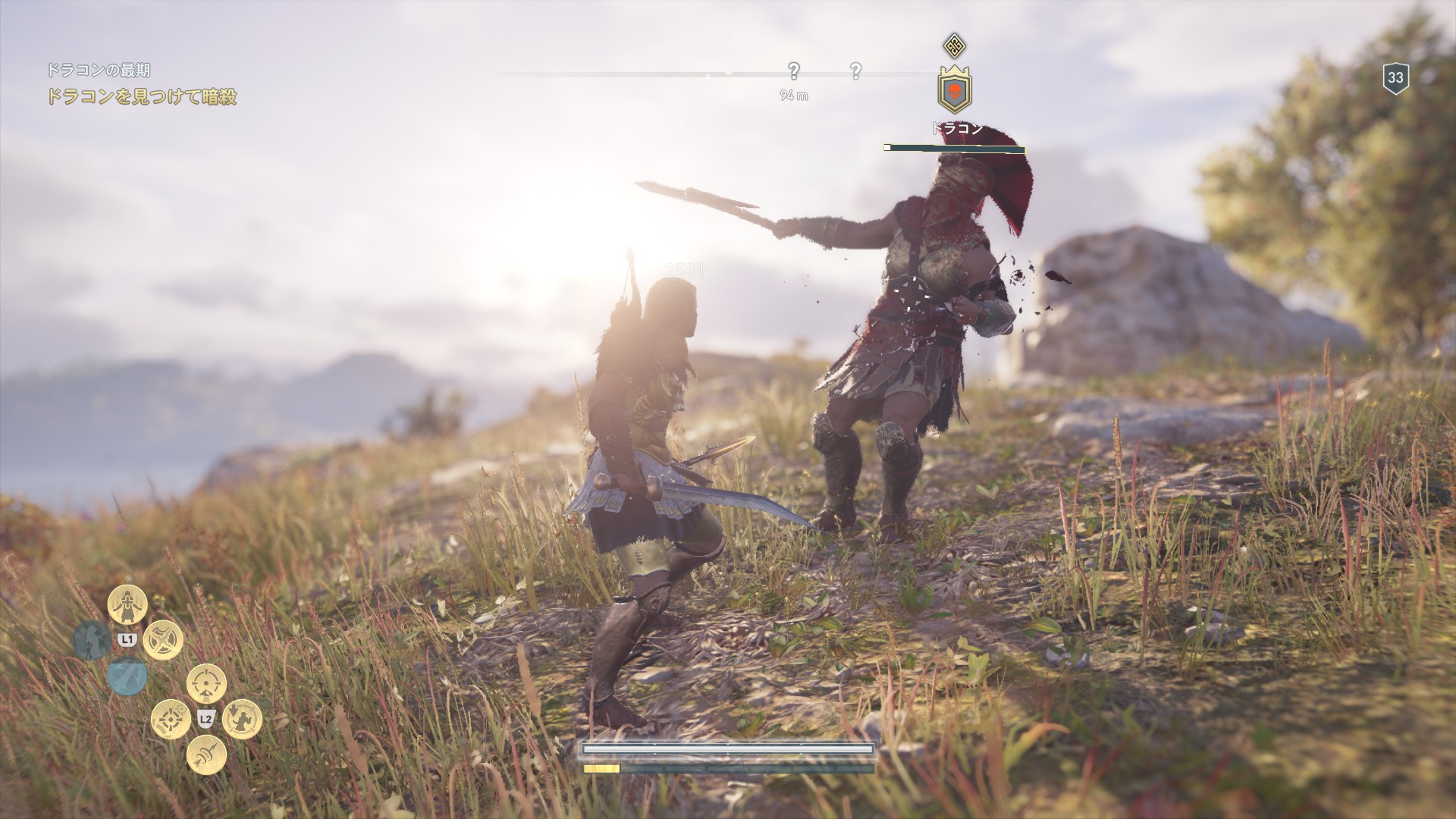Use the crossed-blades melee ability icon
The image size is (1456, 819).
point(163,641)
